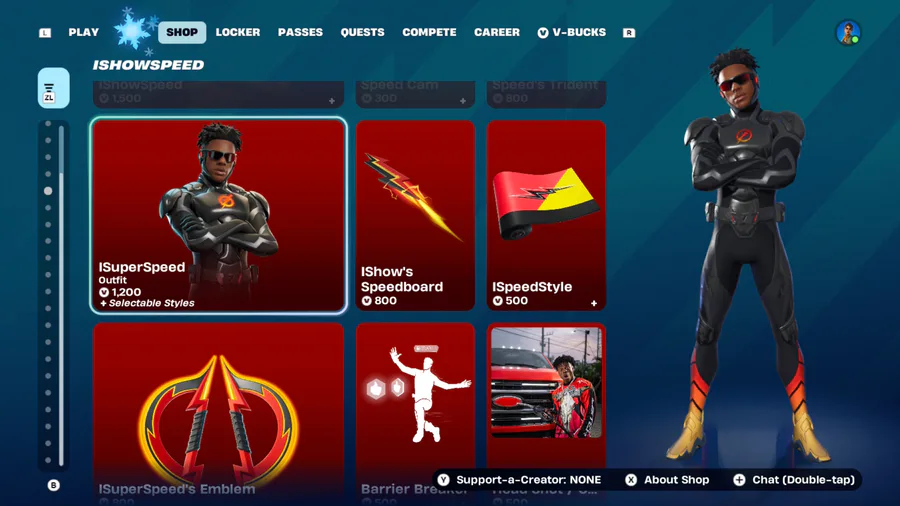Open About Shop info
This screenshot has width=900, height=506.
click(x=667, y=480)
